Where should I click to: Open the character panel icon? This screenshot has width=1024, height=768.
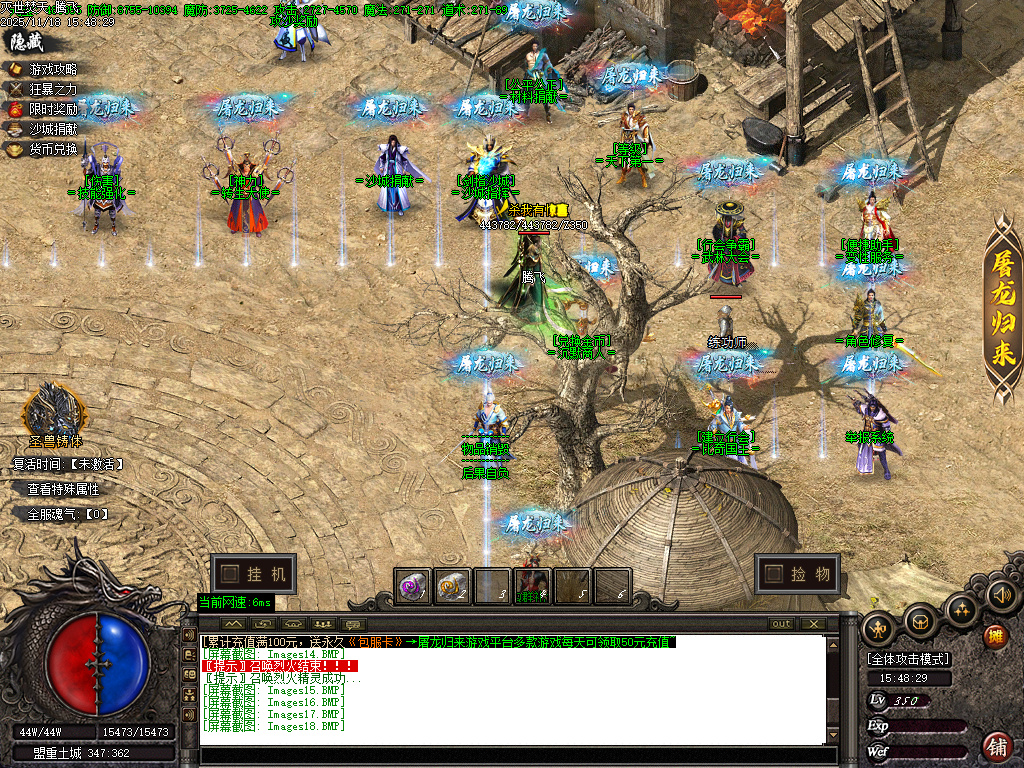coord(879,629)
